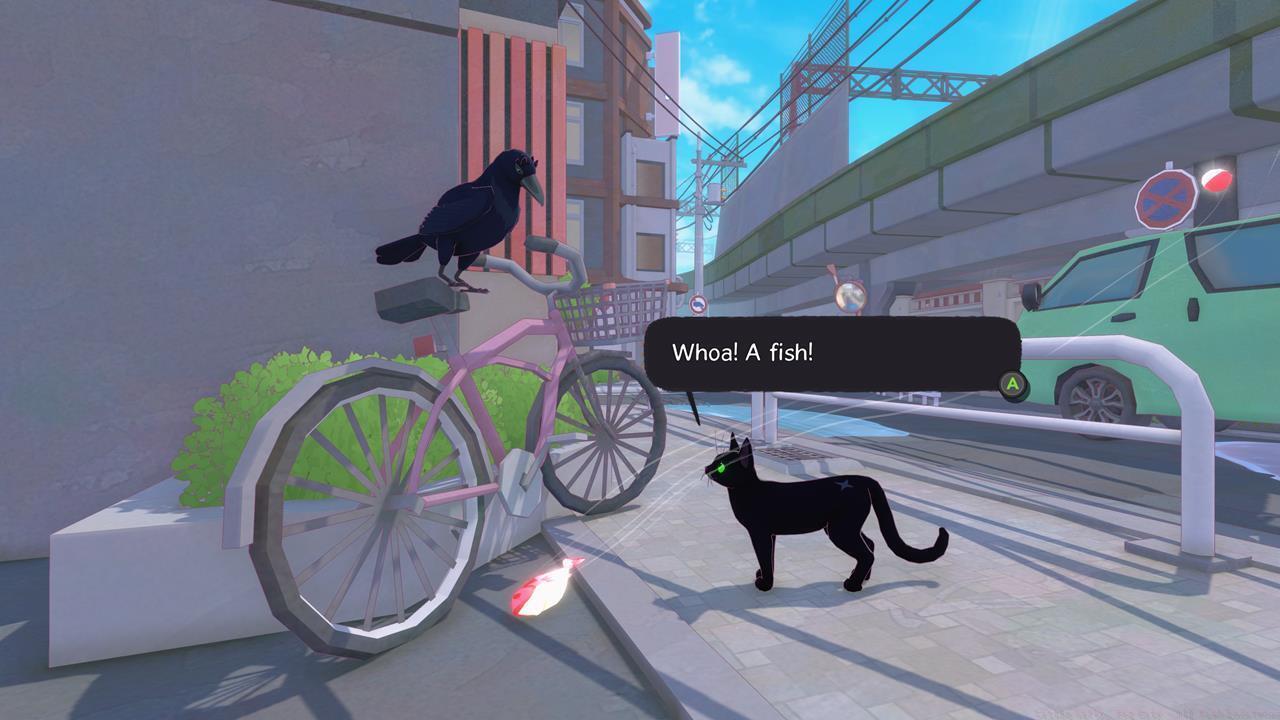Advance the dialogue with the fish message
Screen dimensions: 1280x720
point(1013,383)
